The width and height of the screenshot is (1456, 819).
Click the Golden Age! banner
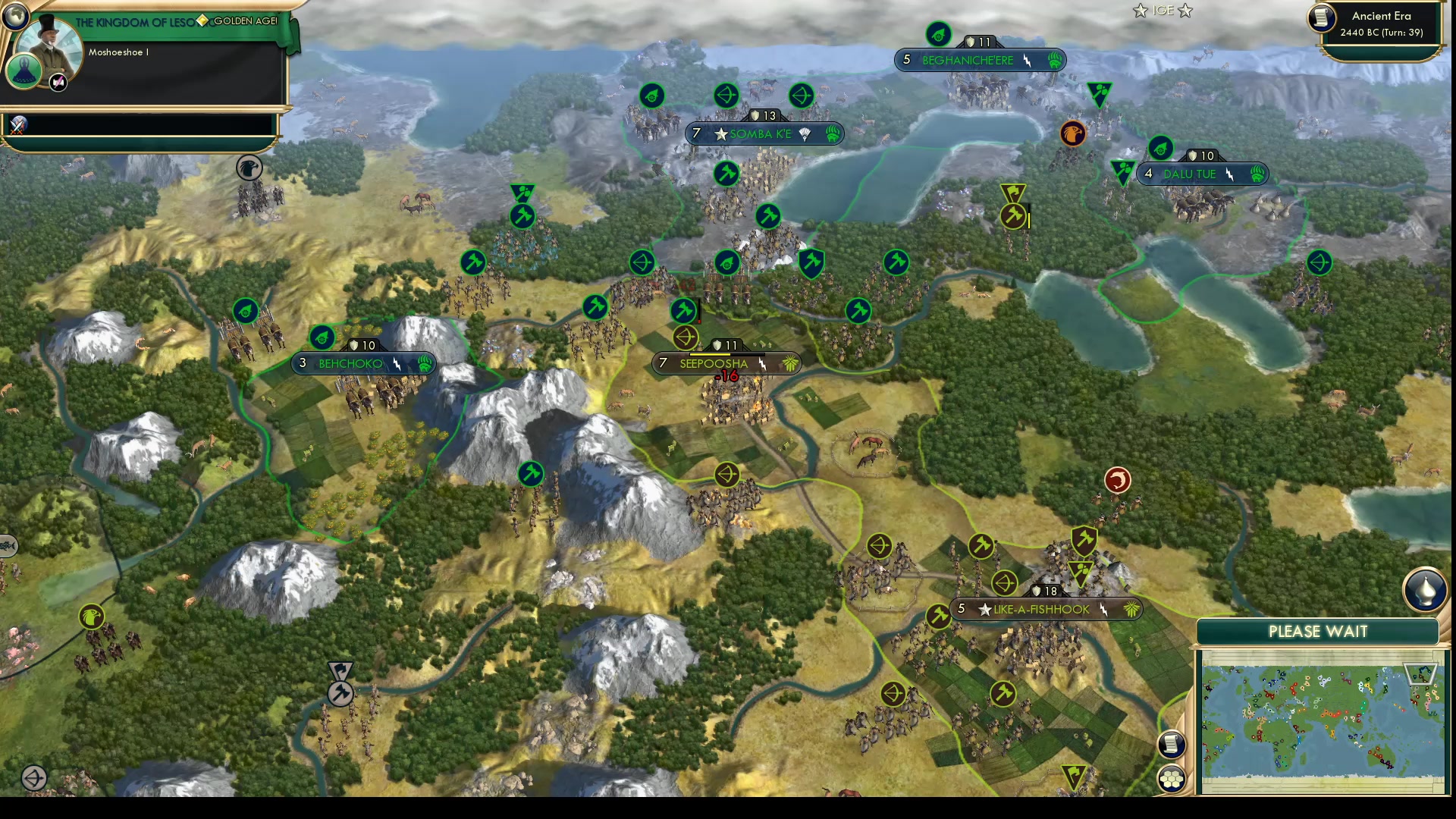pos(244,22)
